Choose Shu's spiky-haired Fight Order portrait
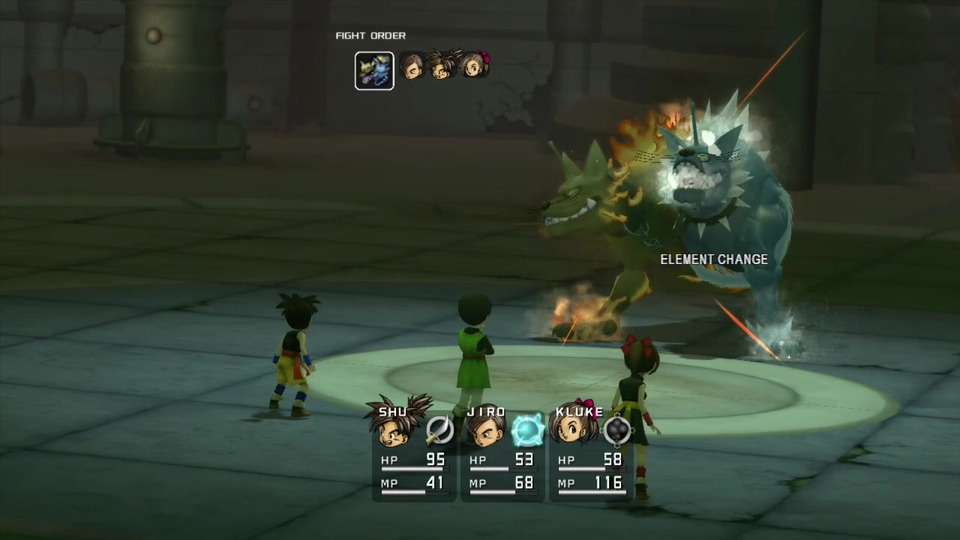This screenshot has width=960, height=540. coord(443,66)
